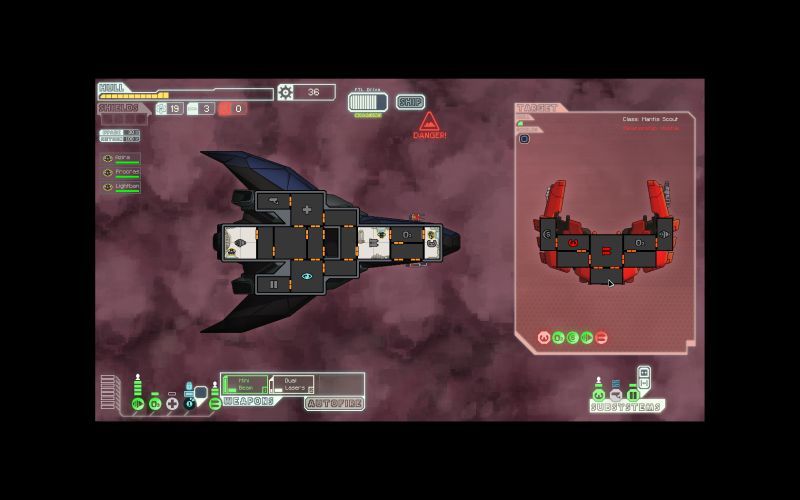Select the second crew member in the crew list
Viewport: 800px width, 500px height.
(x=121, y=172)
